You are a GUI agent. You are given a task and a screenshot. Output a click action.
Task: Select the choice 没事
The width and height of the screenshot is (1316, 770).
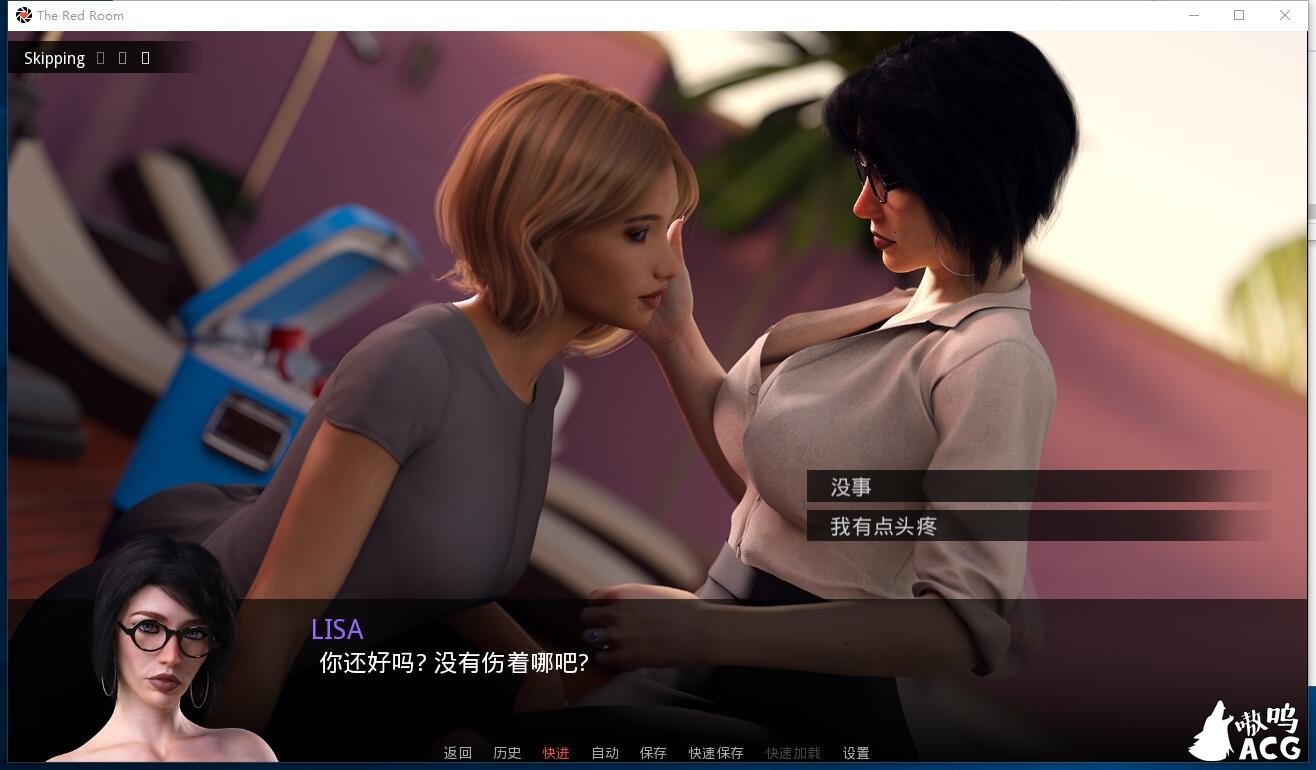[1040, 487]
